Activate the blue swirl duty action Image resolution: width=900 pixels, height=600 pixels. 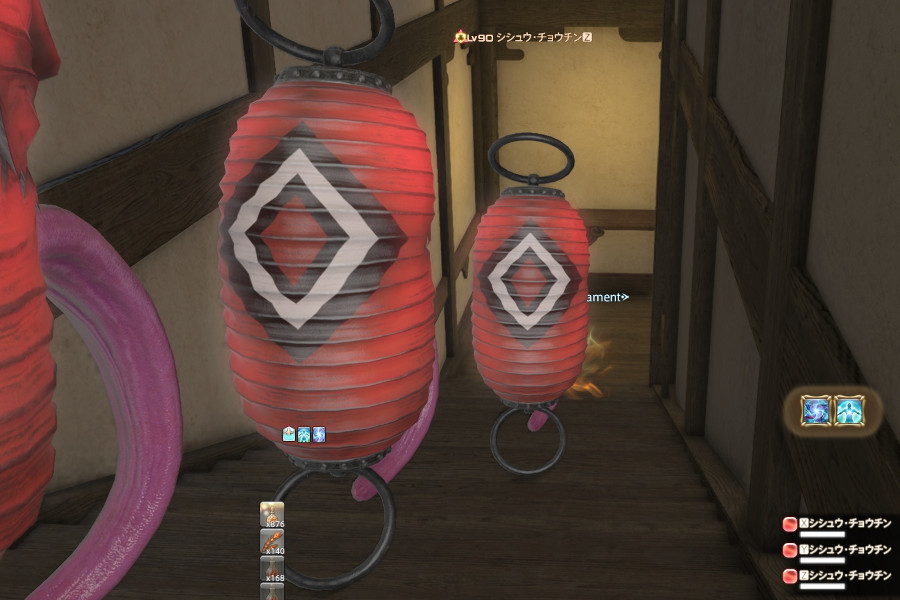point(816,410)
